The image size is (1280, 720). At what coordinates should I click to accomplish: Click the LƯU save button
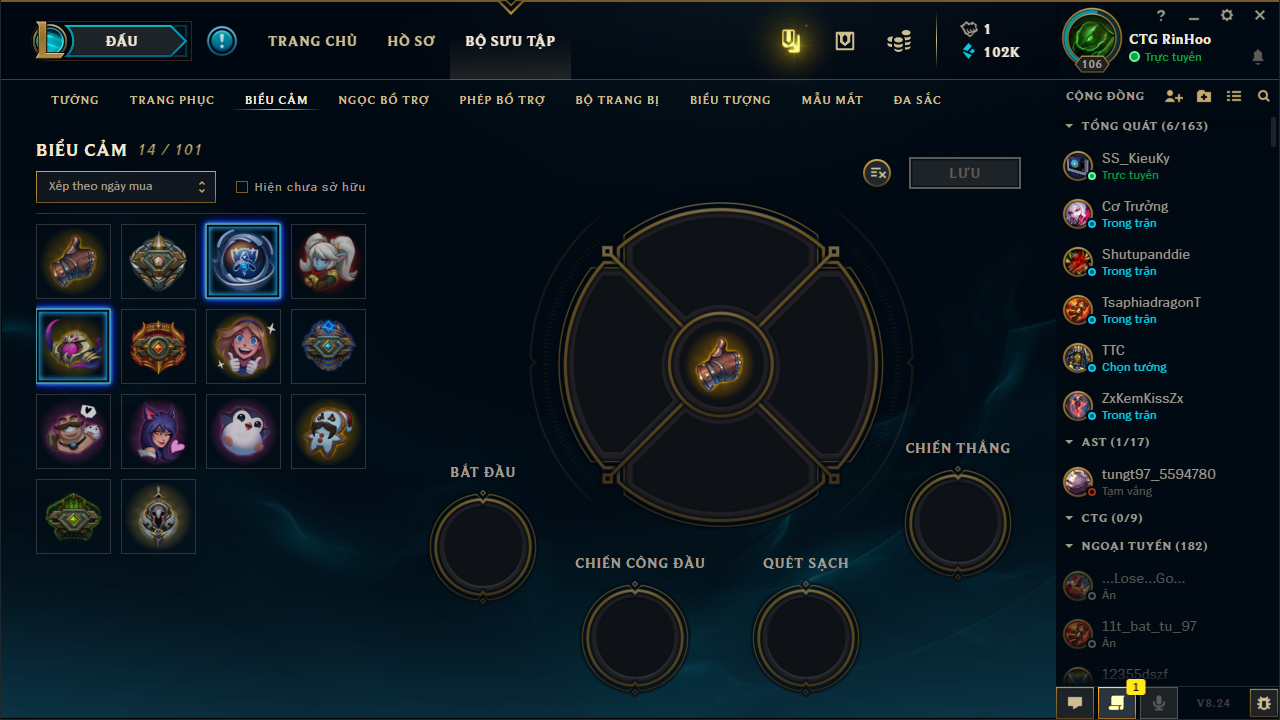[964, 173]
